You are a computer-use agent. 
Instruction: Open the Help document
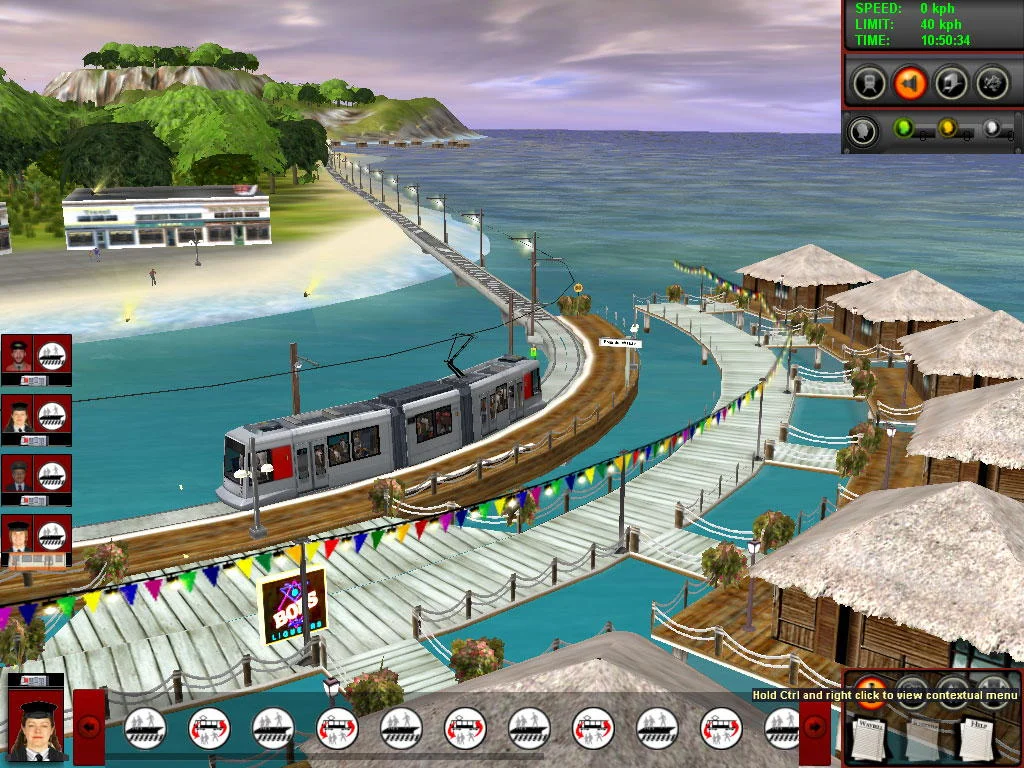[x=975, y=738]
